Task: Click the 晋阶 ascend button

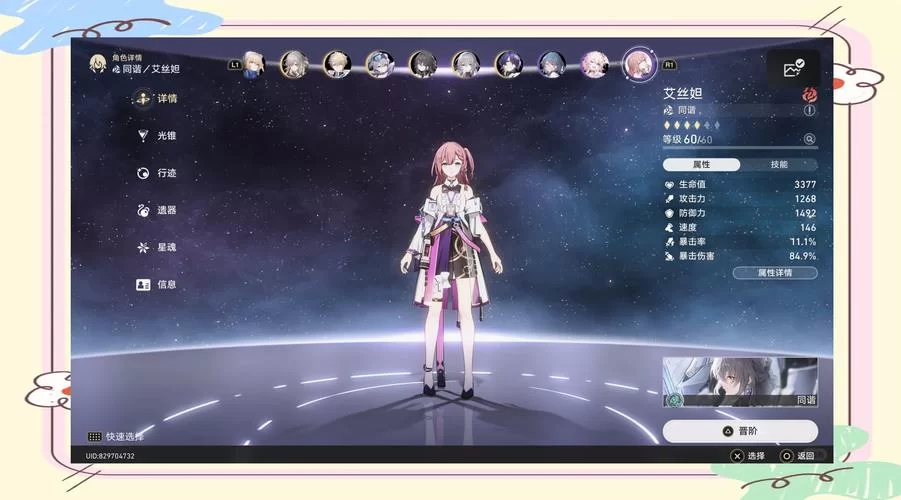Action: point(740,431)
